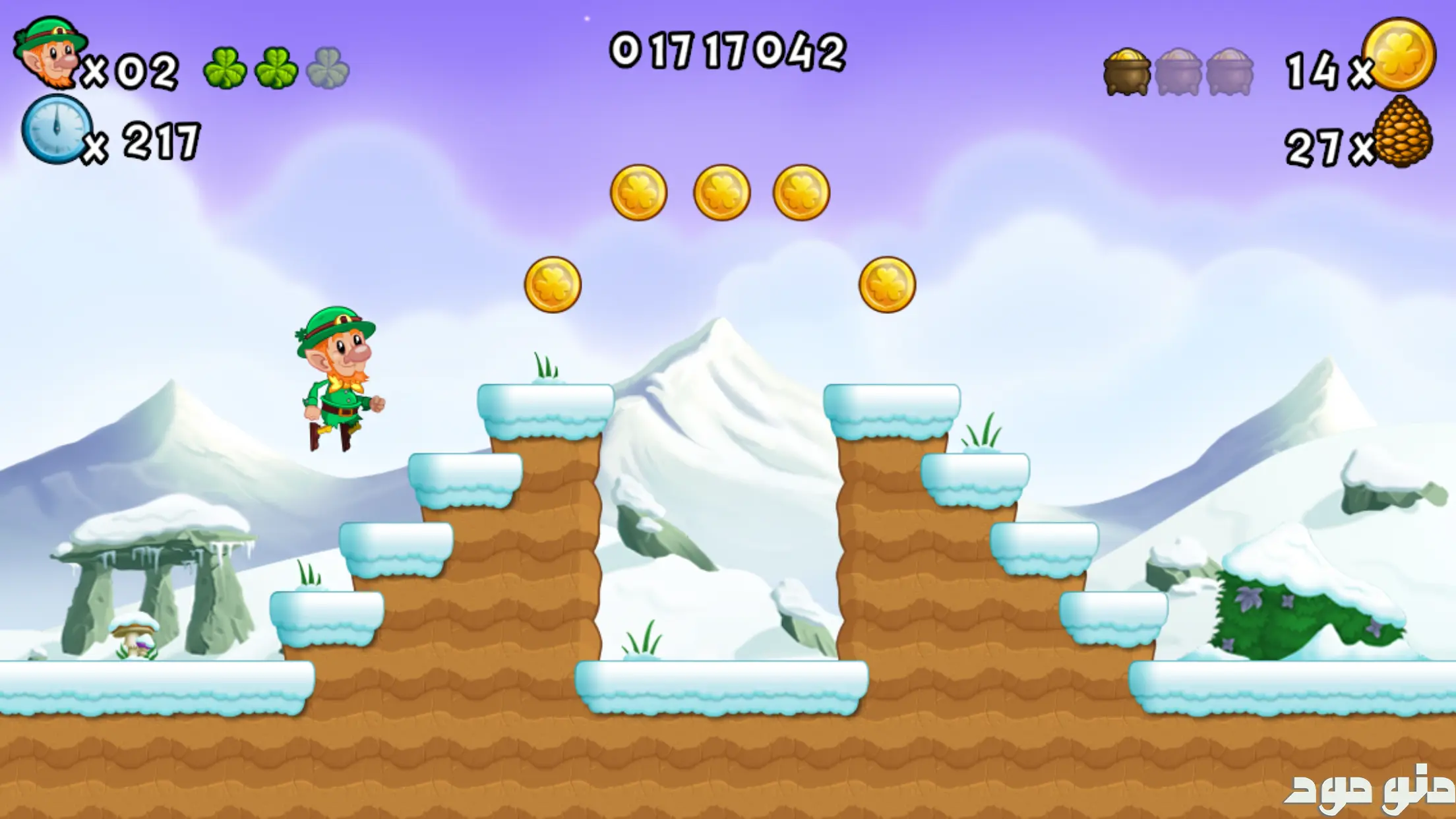
Task: Select the blue clock timer icon
Action: tap(56, 129)
